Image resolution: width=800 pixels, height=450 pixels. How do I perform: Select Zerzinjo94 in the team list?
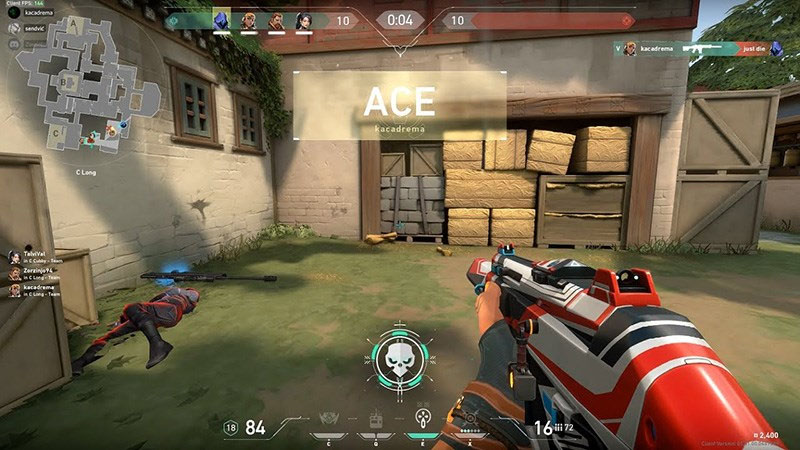pos(38,272)
